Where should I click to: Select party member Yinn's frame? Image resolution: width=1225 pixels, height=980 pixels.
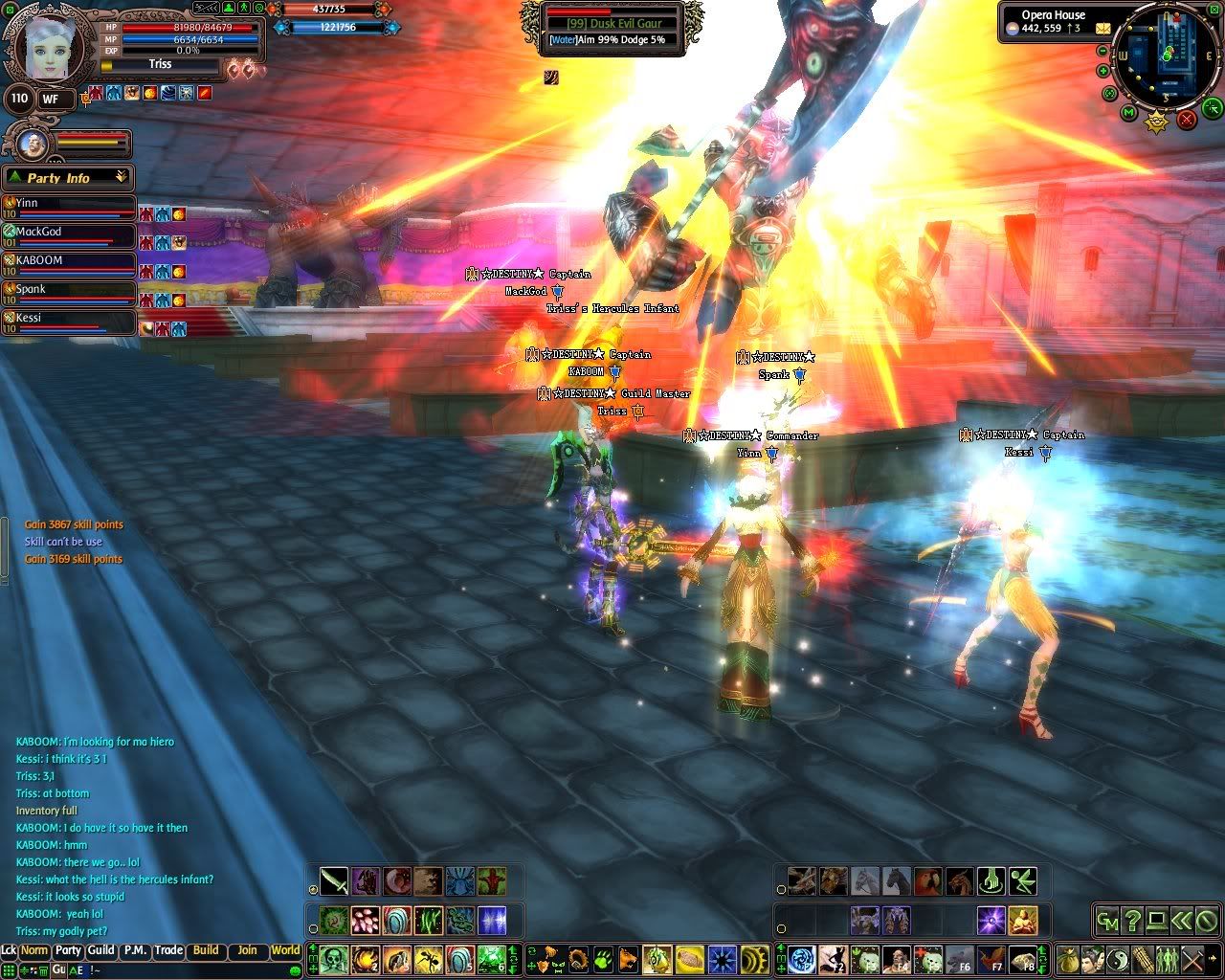pyautogui.click(x=69, y=207)
